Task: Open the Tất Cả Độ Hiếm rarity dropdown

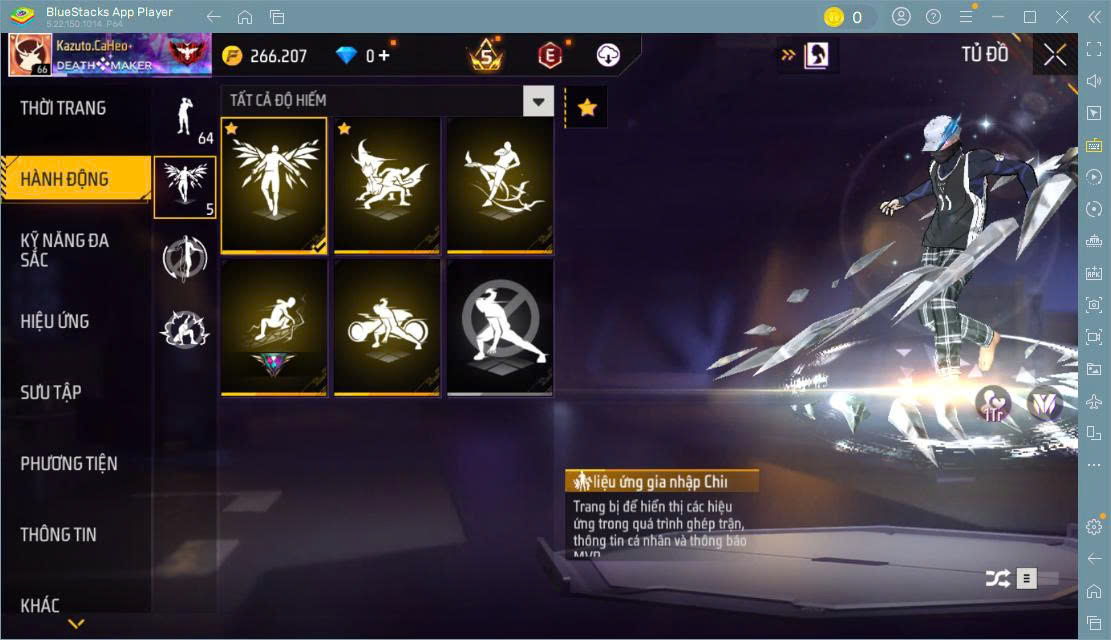Action: coord(538,101)
